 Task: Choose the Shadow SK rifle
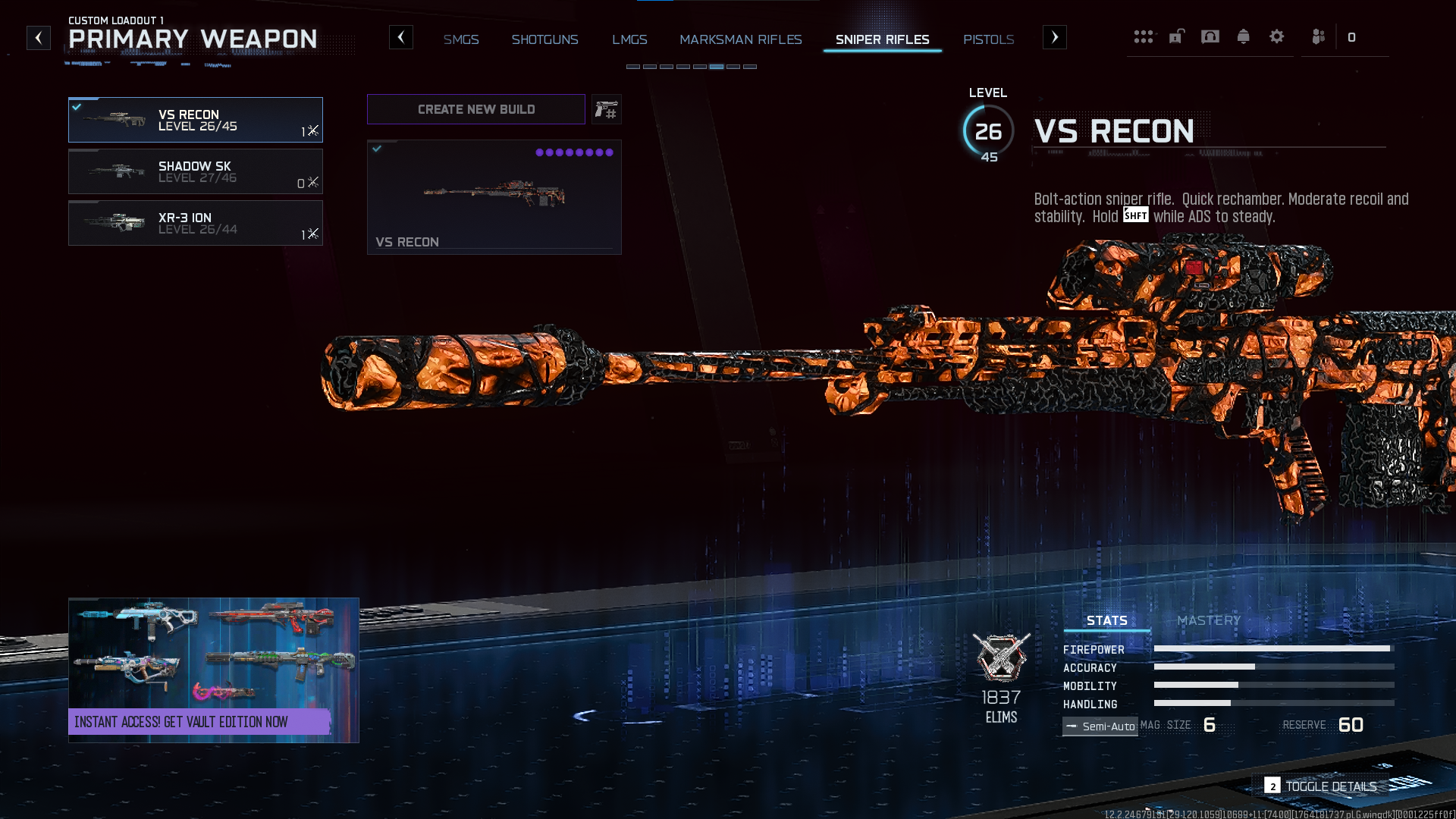(195, 171)
